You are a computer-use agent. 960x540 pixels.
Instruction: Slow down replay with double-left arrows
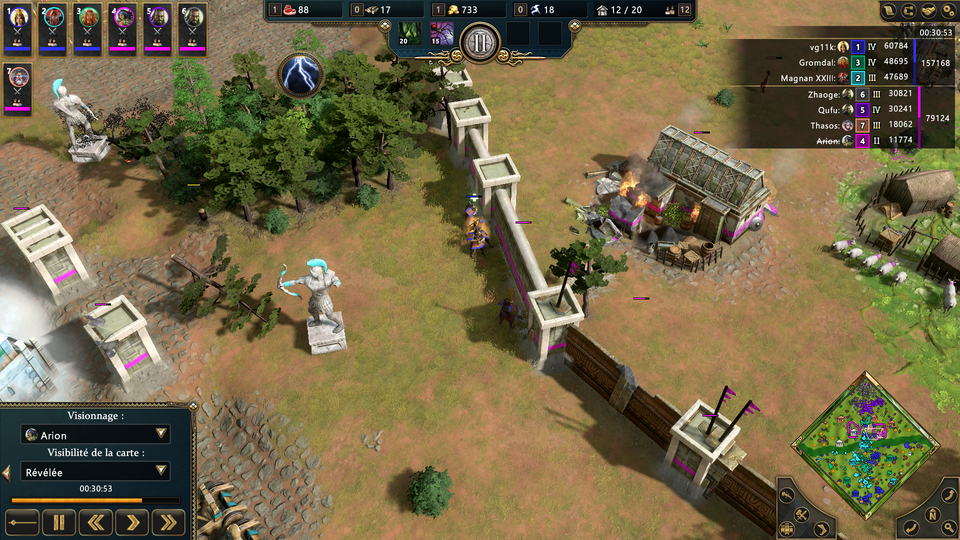[96, 521]
